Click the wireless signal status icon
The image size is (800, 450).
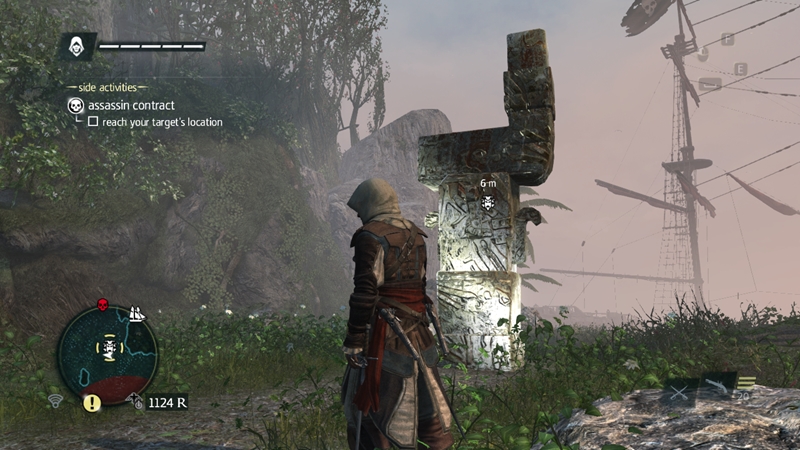58,401
